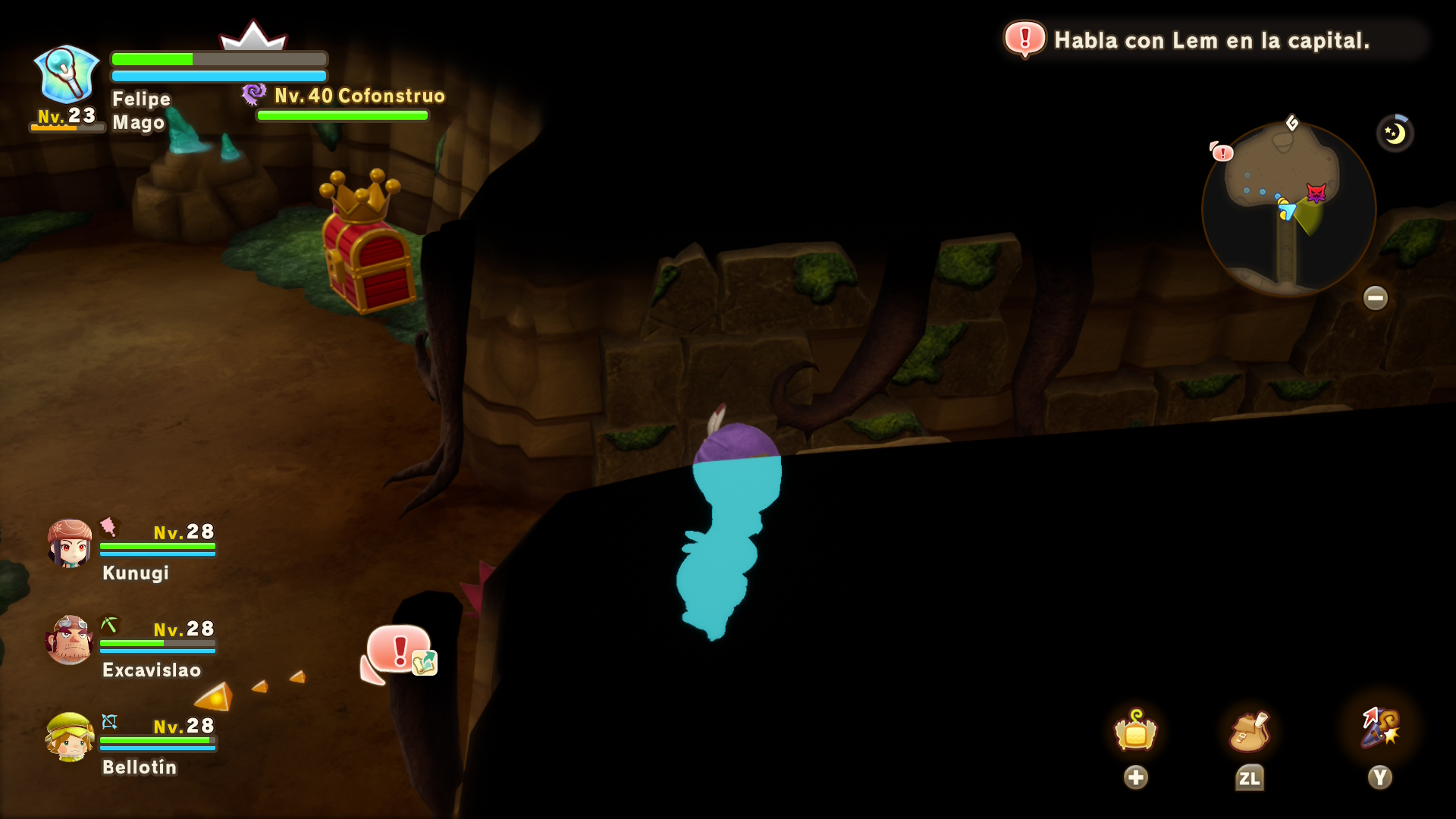Open the yellow lantern icon

[1135, 731]
